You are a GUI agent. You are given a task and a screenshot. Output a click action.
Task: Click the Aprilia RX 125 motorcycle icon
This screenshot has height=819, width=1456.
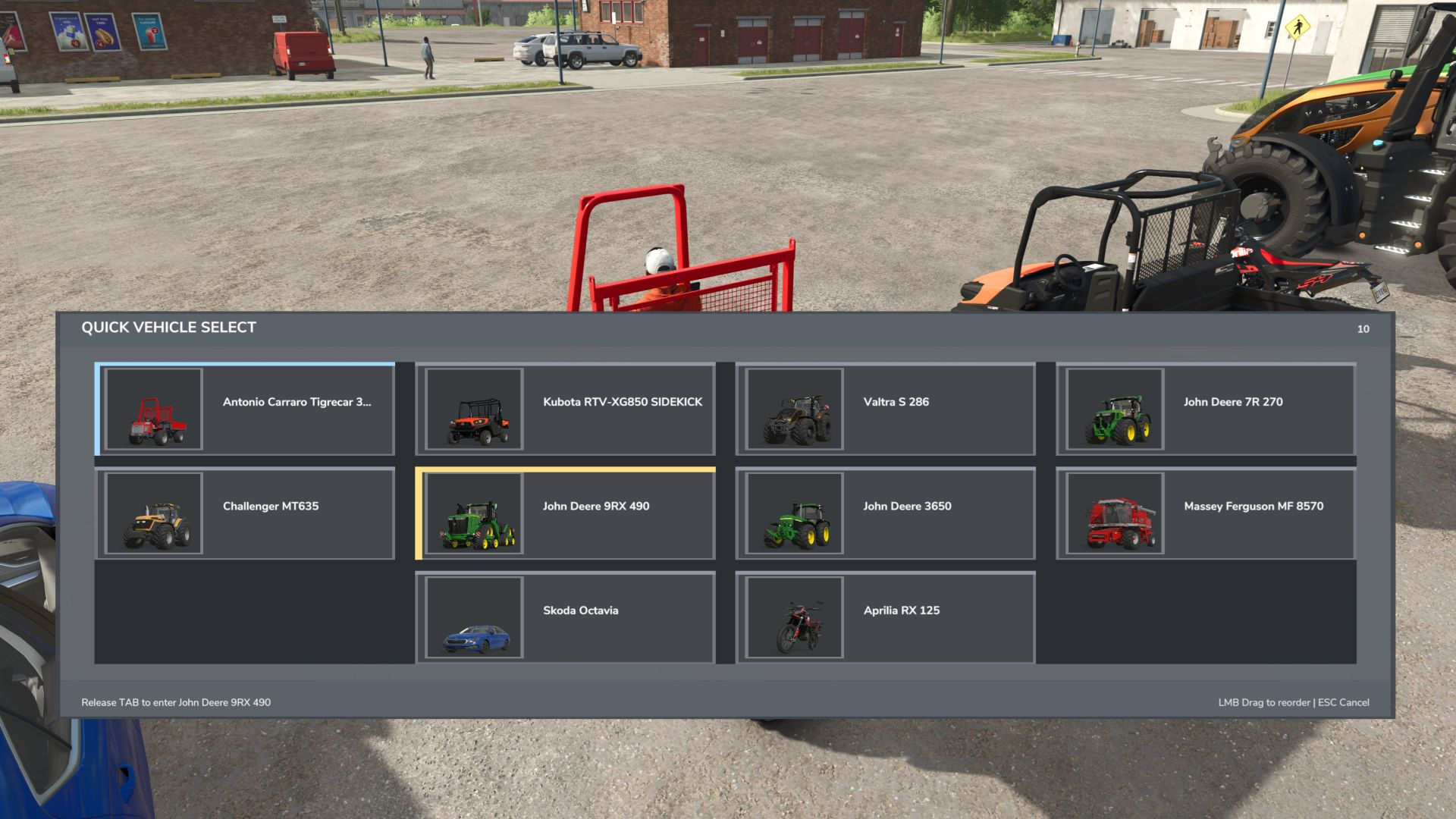tap(794, 617)
